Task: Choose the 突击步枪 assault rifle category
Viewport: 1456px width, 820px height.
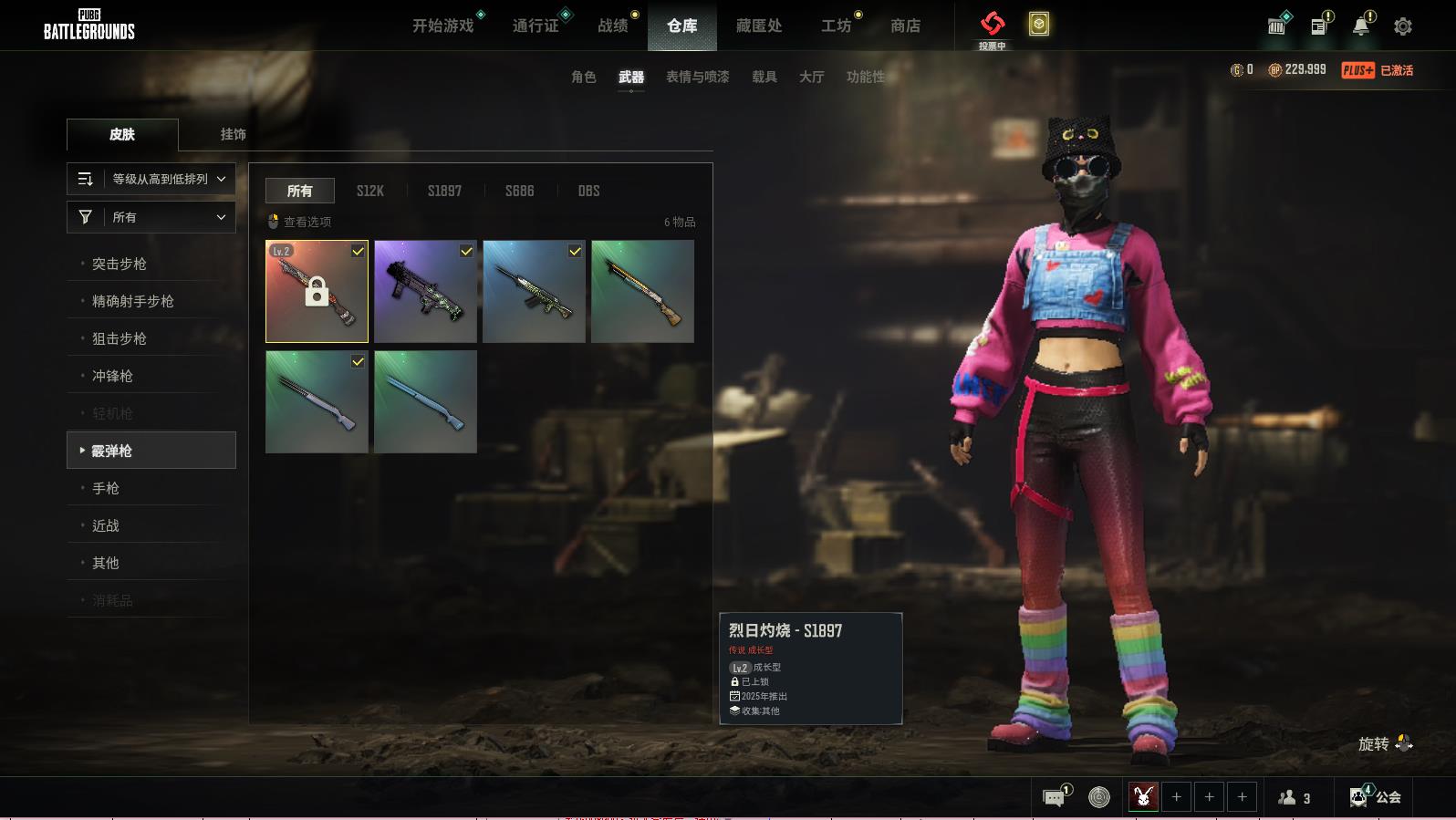Action: pos(120,264)
